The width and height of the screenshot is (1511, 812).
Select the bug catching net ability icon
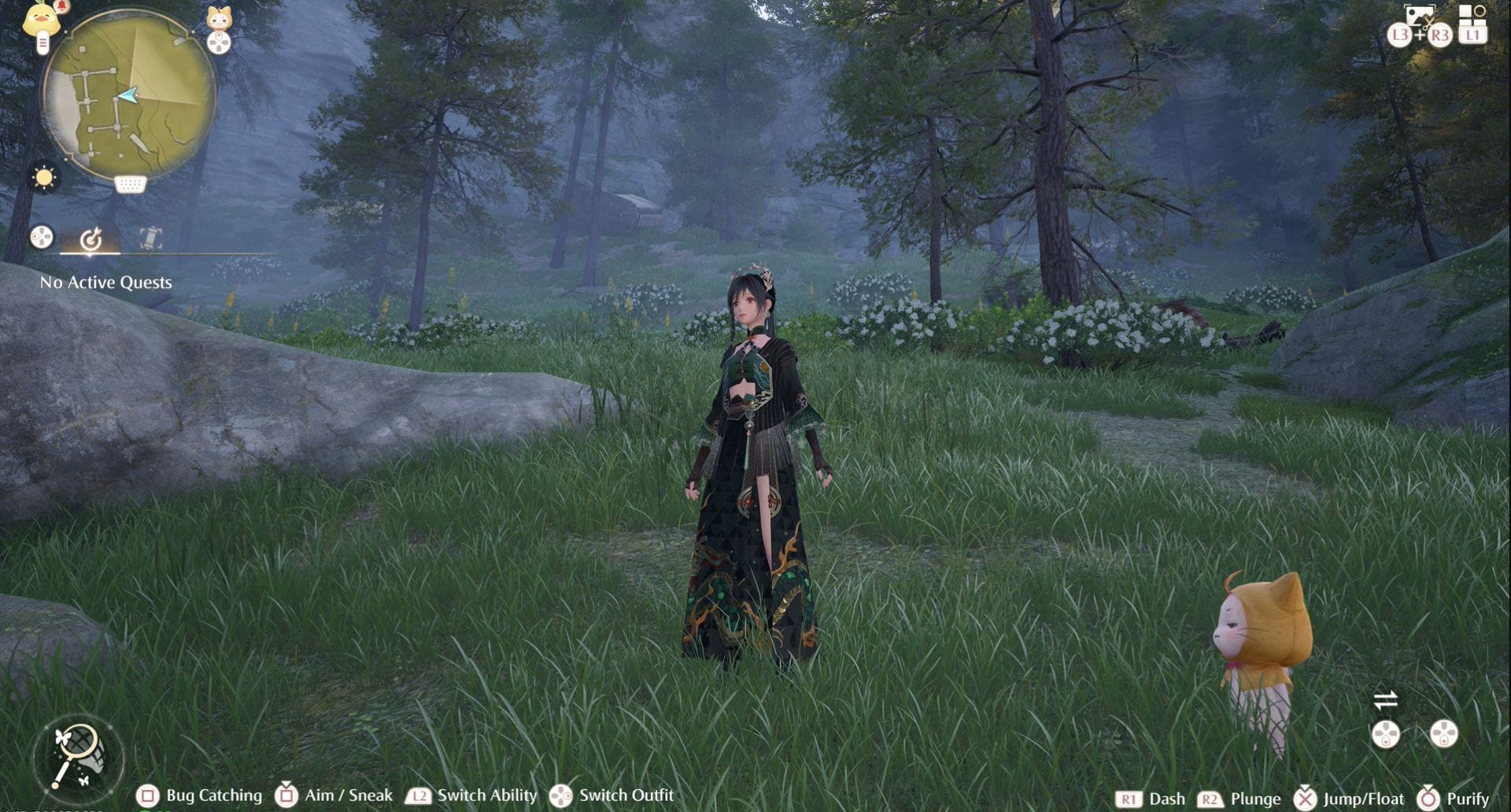tap(78, 756)
